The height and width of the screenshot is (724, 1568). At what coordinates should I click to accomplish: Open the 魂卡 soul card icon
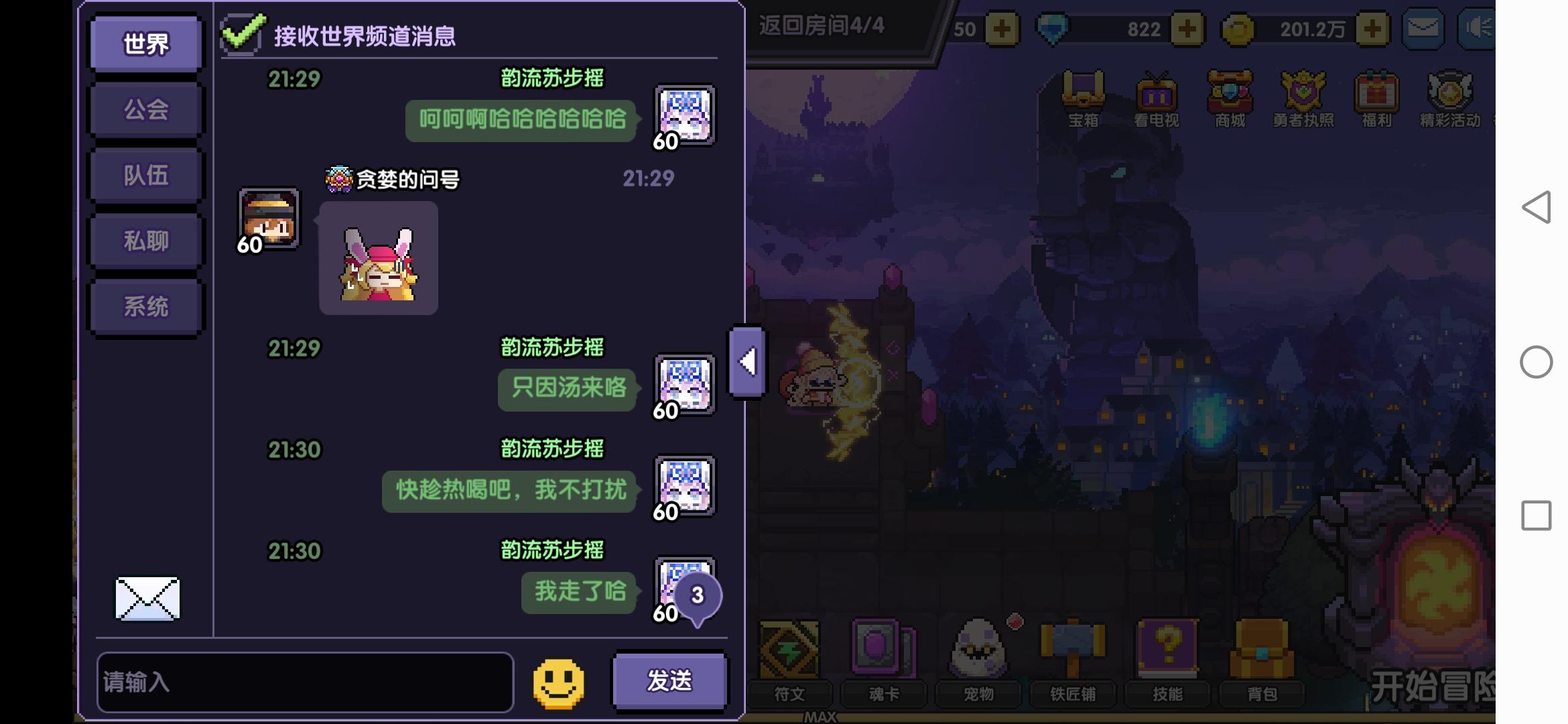(883, 650)
